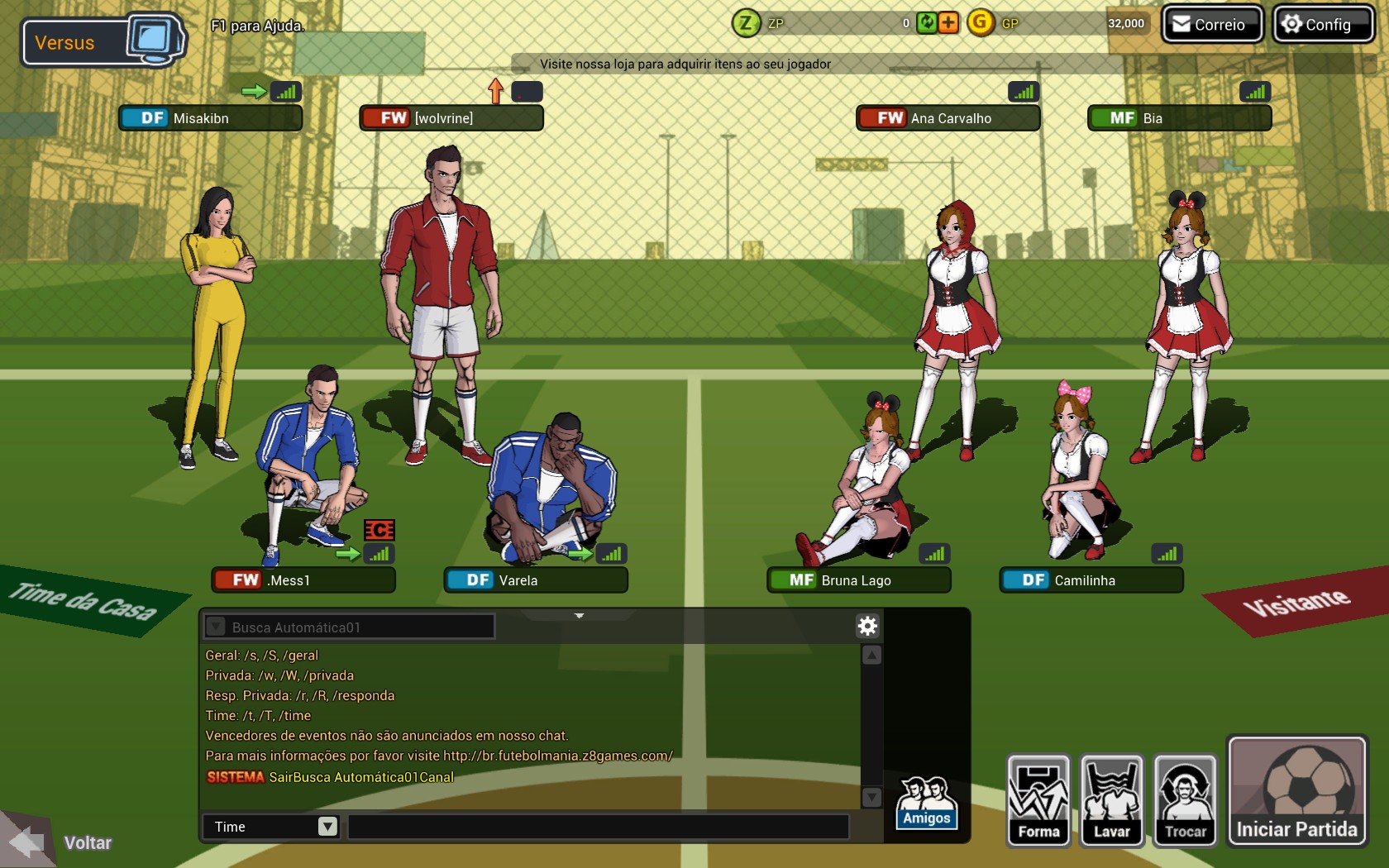1389x868 pixels.
Task: Open Config settings menu
Action: 1321,24
